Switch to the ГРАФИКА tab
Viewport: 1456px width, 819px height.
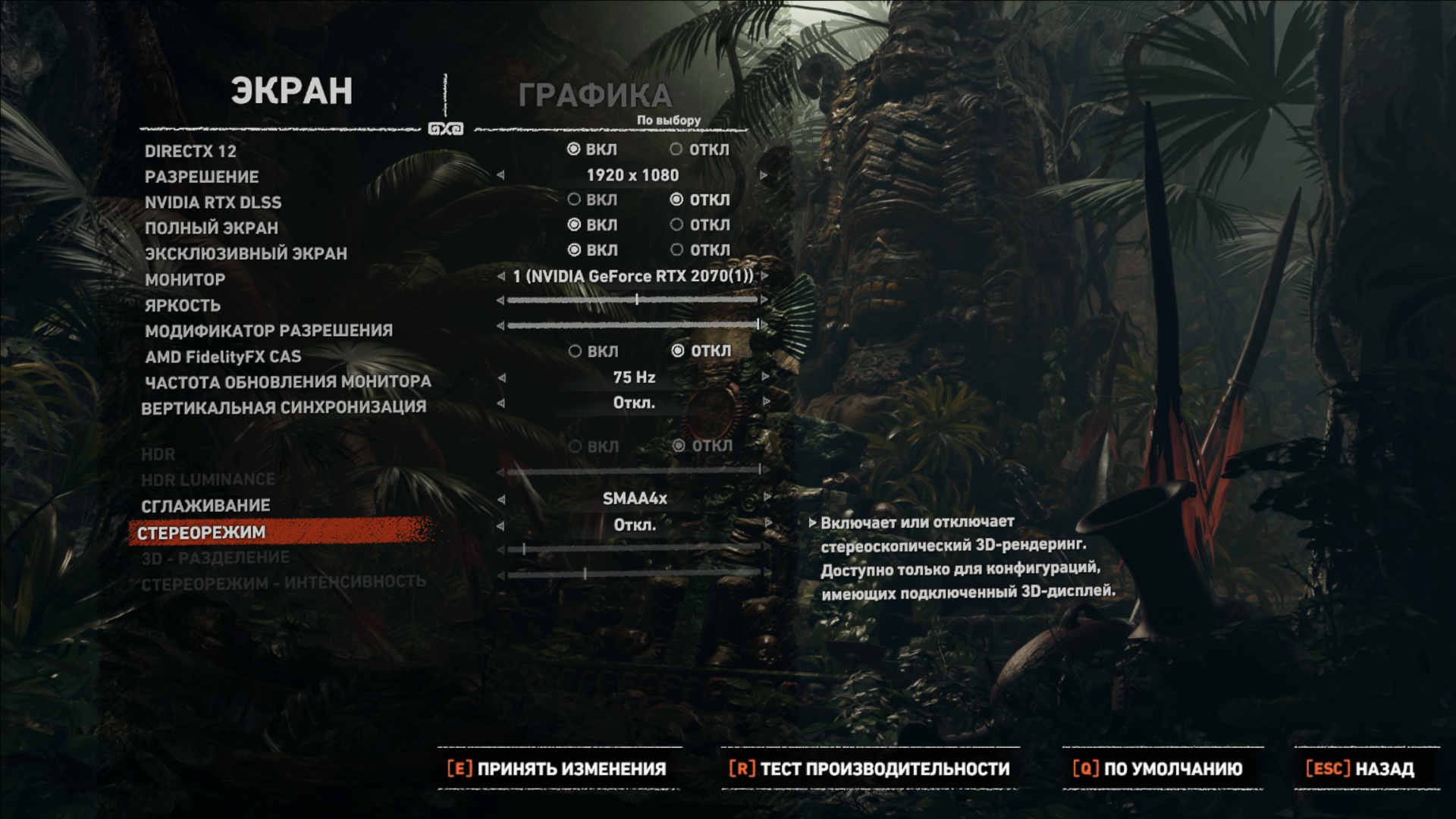(x=595, y=96)
